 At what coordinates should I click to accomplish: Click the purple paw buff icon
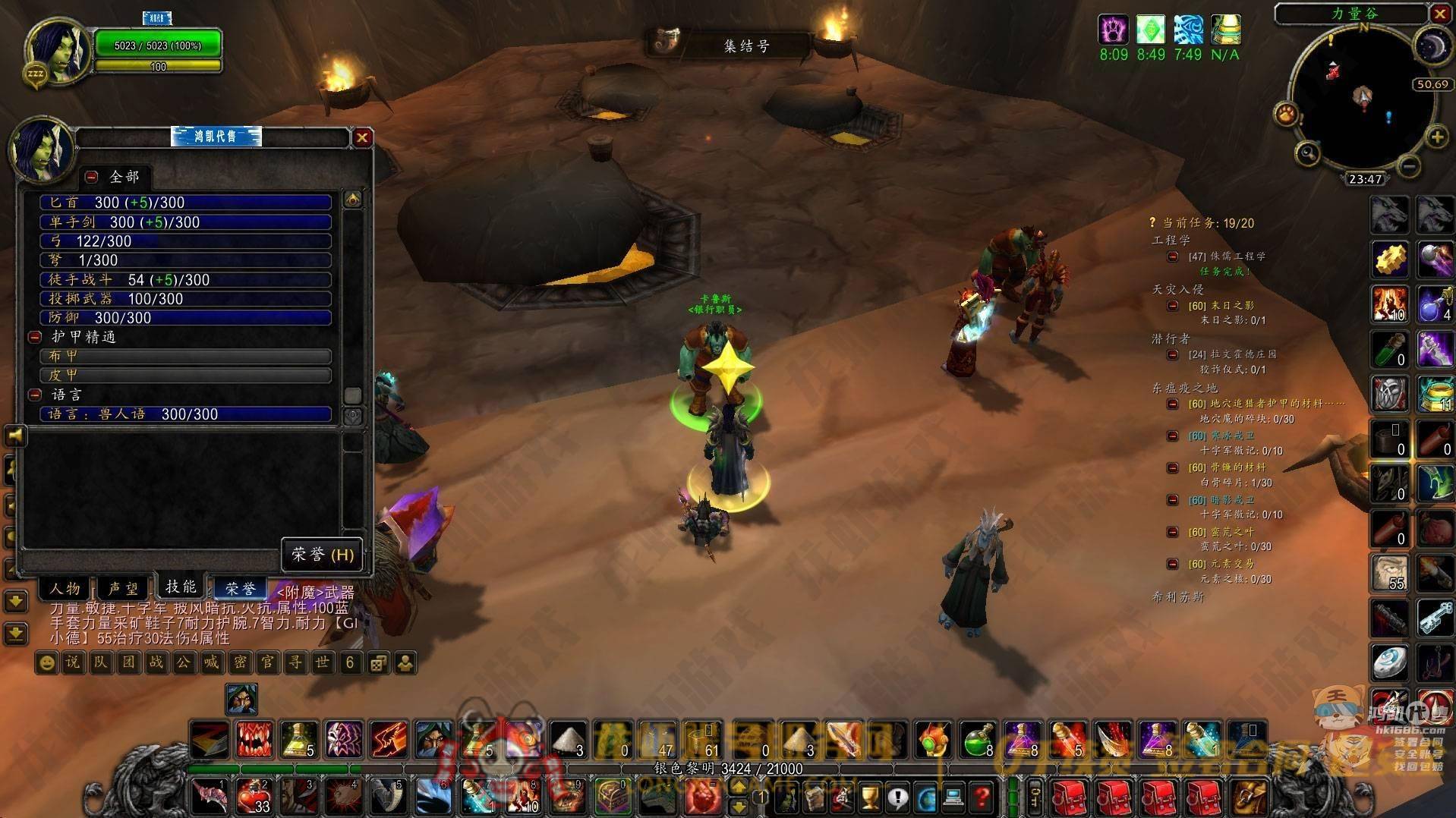1113,30
